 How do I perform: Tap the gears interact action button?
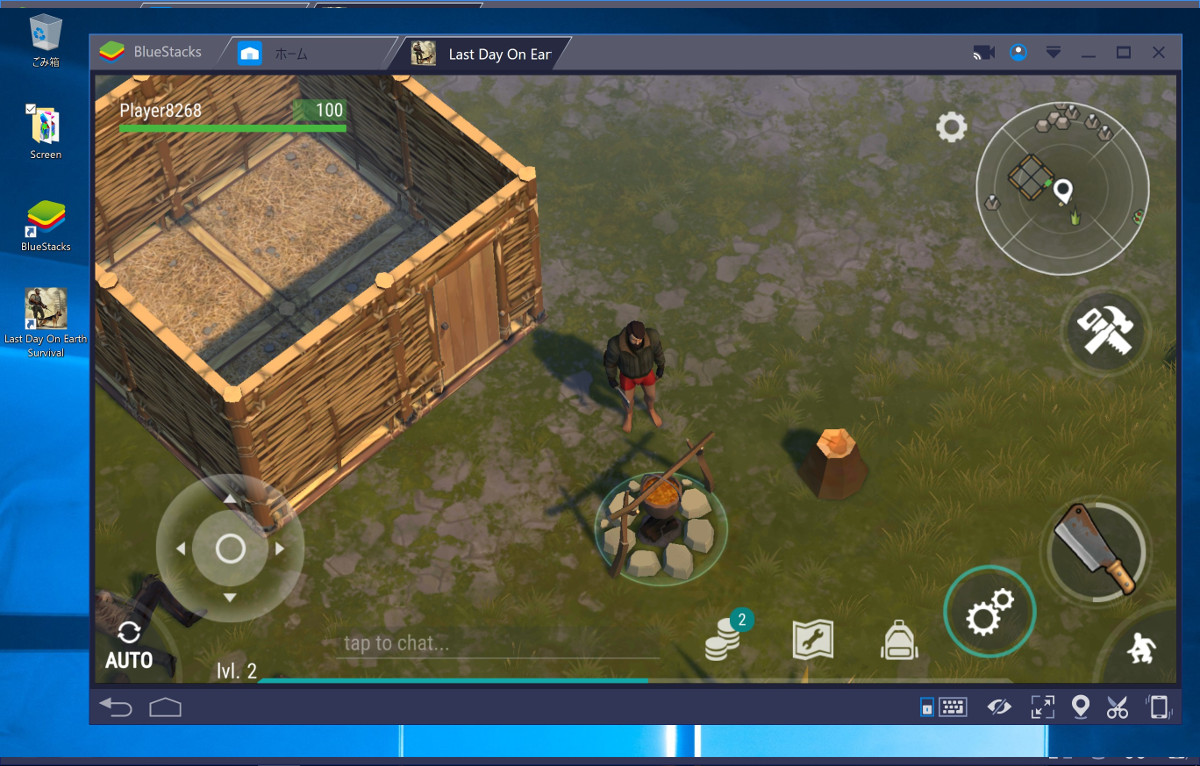(989, 612)
